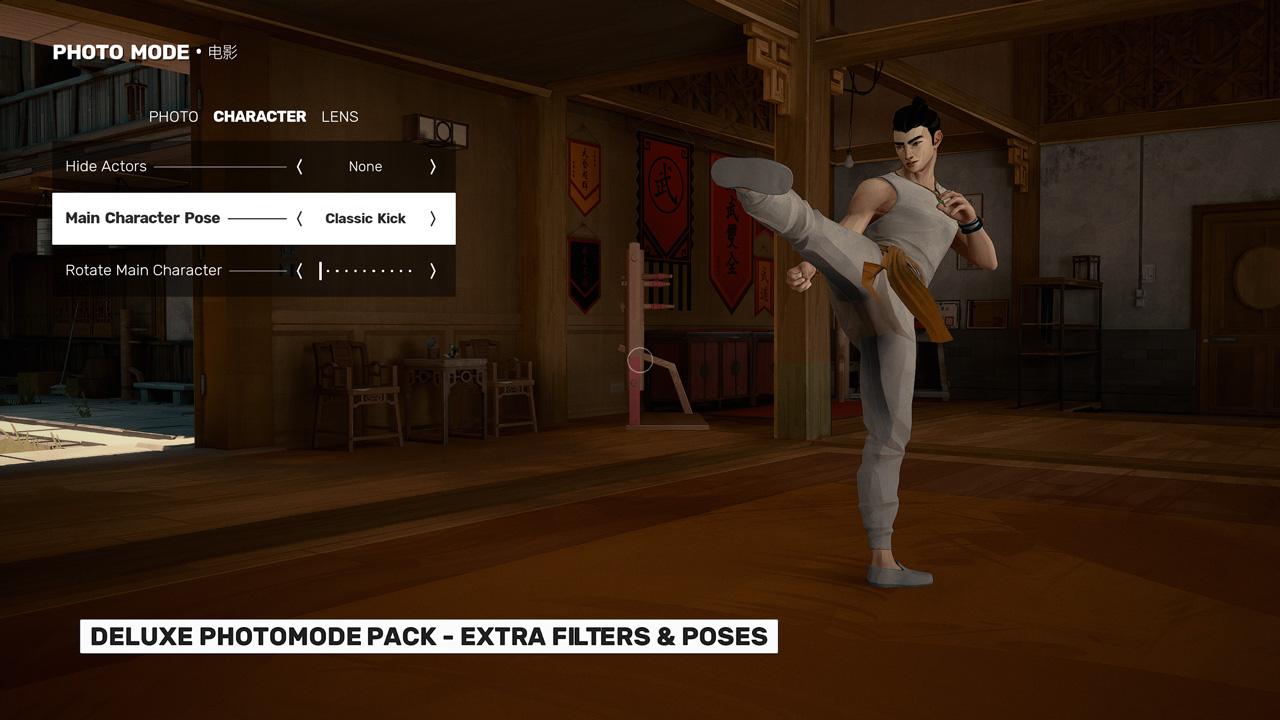Click the PHOTO MODE title

(120, 52)
